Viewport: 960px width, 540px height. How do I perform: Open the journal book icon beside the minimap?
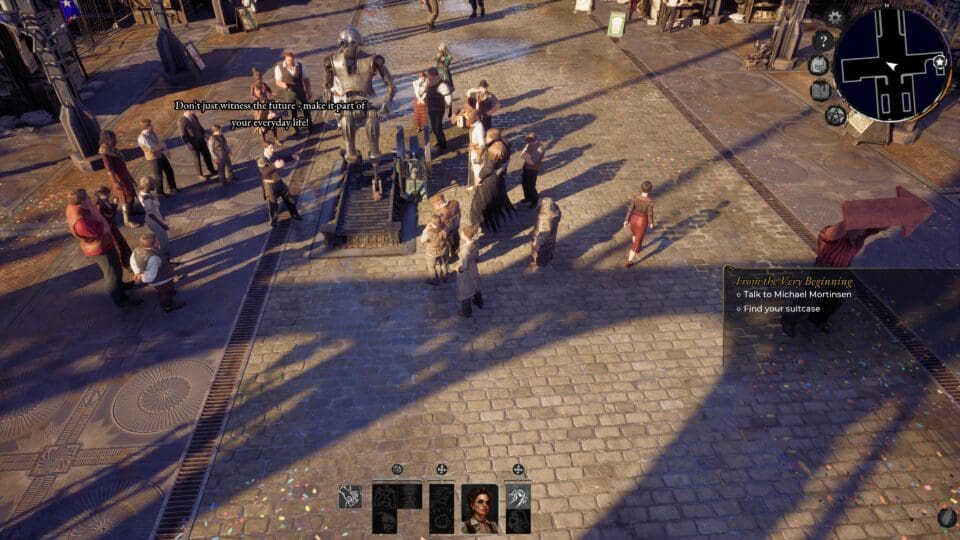pos(820,90)
